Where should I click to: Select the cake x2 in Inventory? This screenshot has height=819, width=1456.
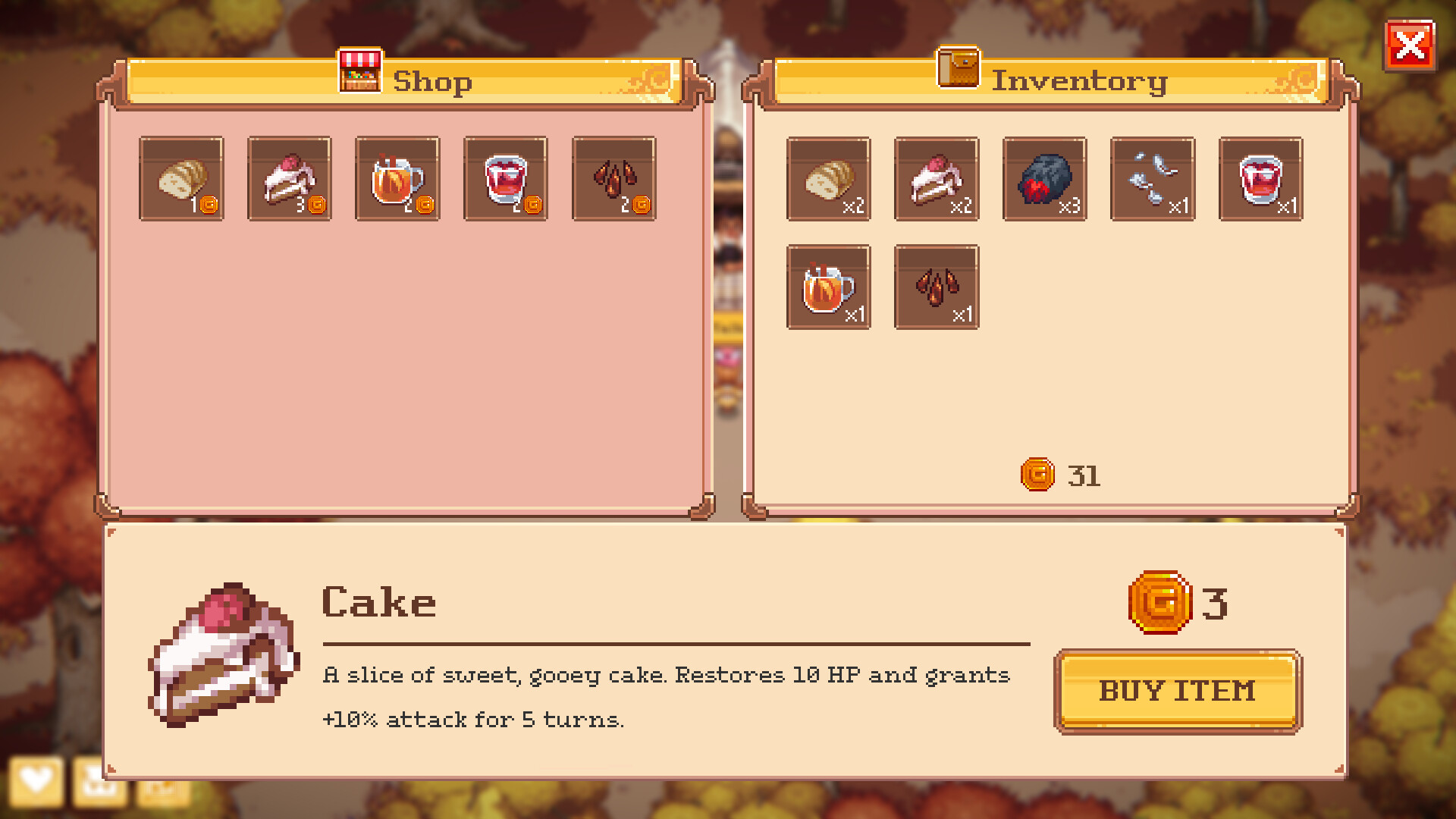(936, 178)
